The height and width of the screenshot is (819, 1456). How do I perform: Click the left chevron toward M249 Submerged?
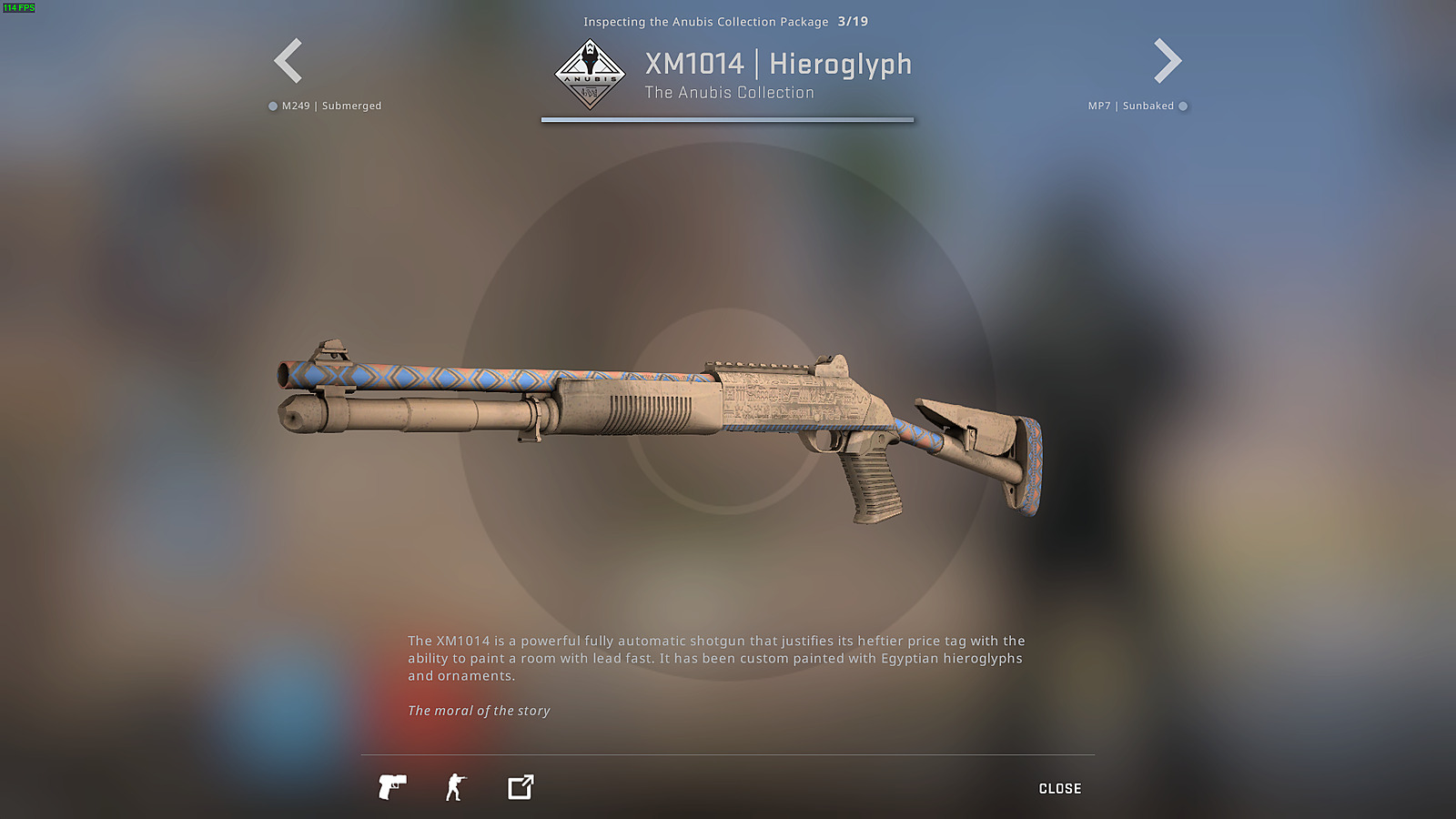(286, 60)
